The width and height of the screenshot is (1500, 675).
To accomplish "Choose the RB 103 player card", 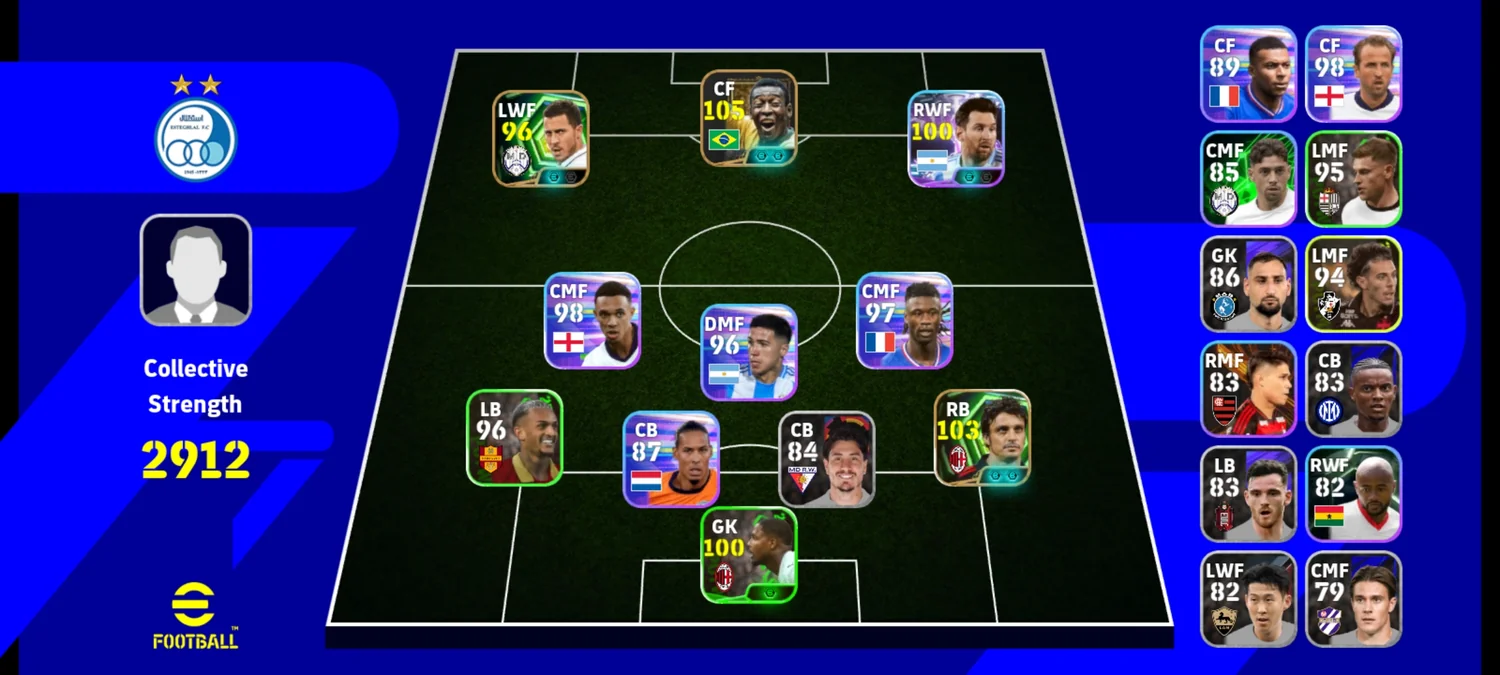I will point(982,438).
